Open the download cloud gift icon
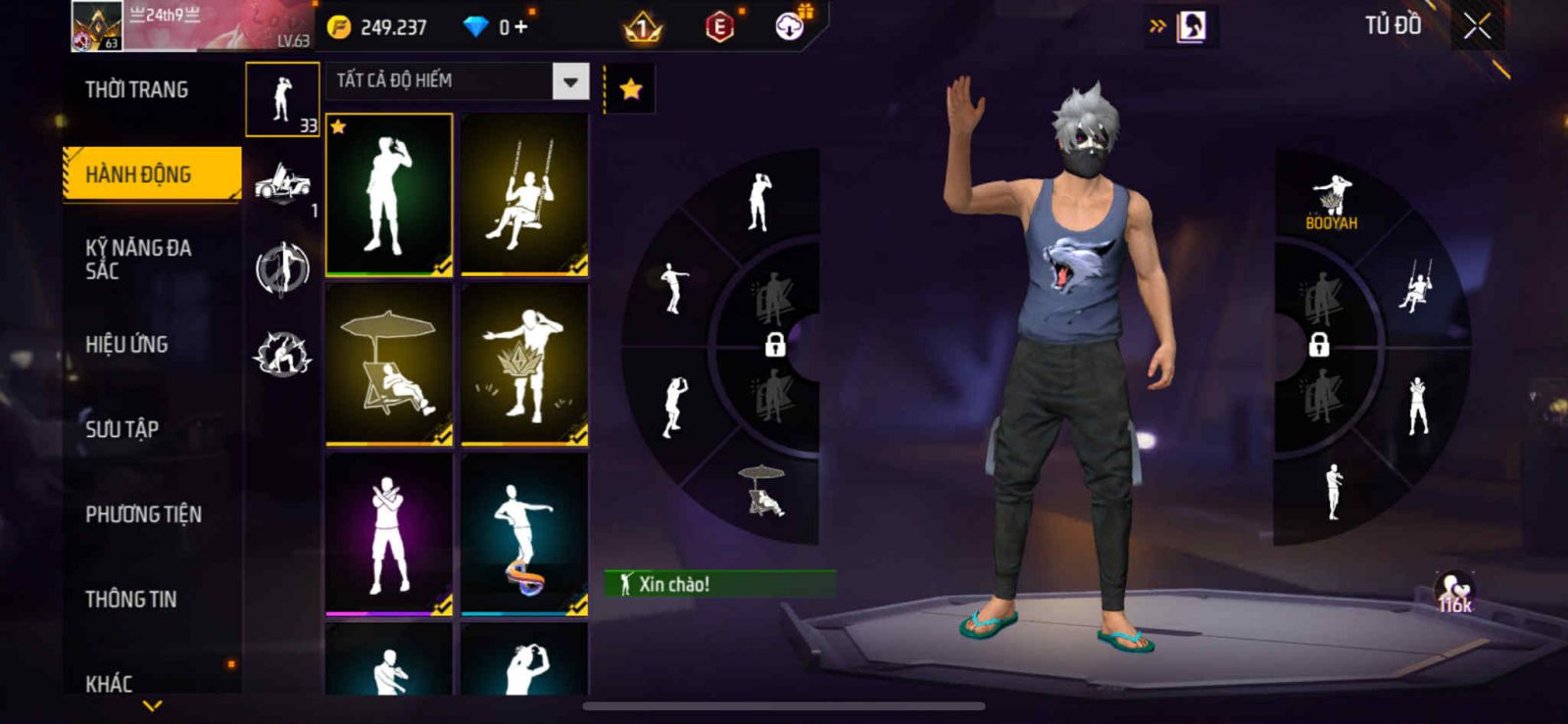 click(x=790, y=26)
